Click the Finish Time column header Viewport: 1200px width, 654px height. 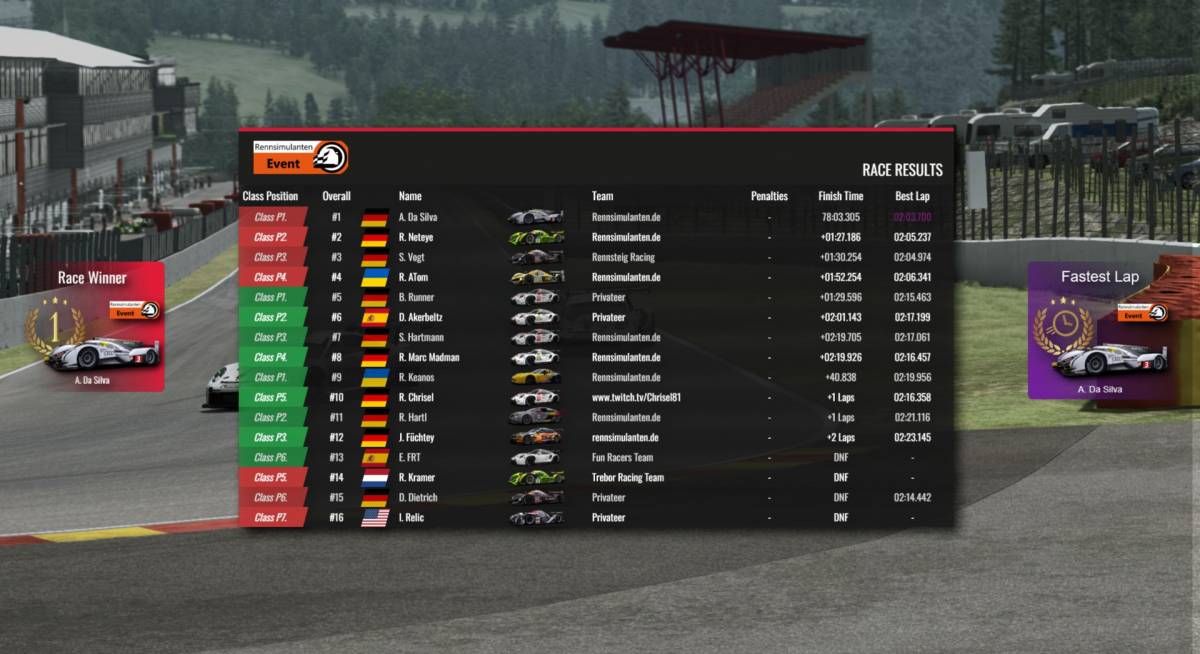(840, 196)
